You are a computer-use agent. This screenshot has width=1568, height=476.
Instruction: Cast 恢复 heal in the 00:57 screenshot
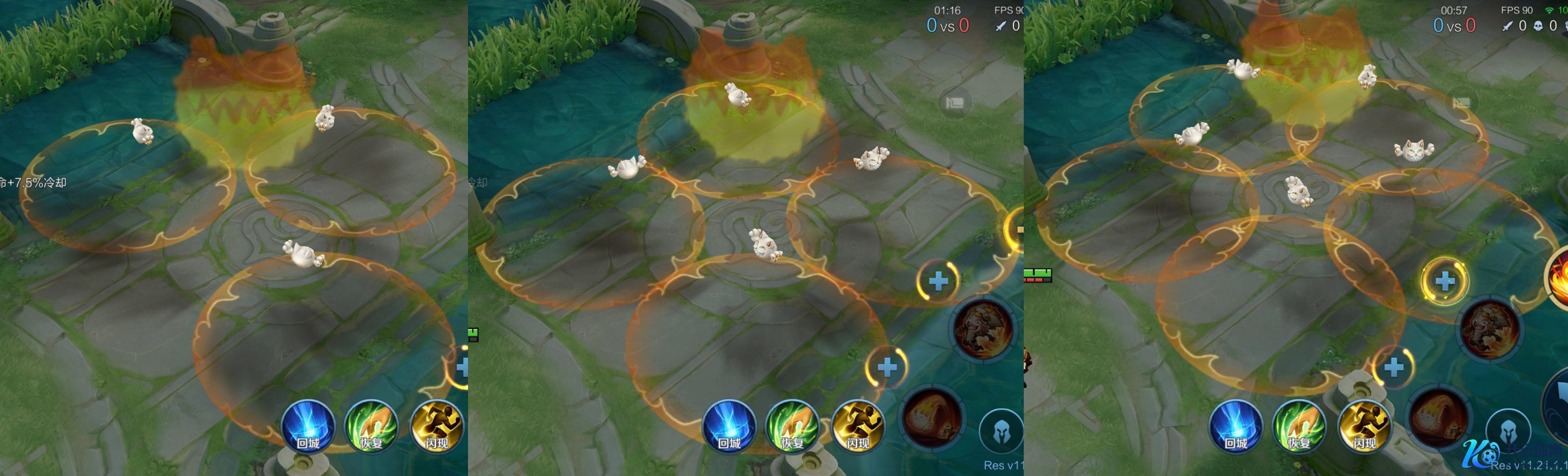1299,426
